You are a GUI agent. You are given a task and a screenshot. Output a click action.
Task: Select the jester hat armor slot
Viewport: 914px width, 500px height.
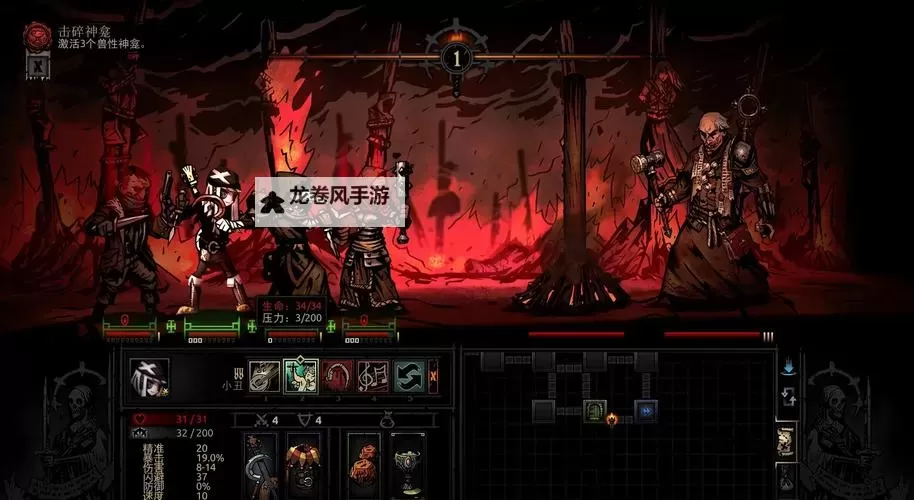click(x=304, y=464)
